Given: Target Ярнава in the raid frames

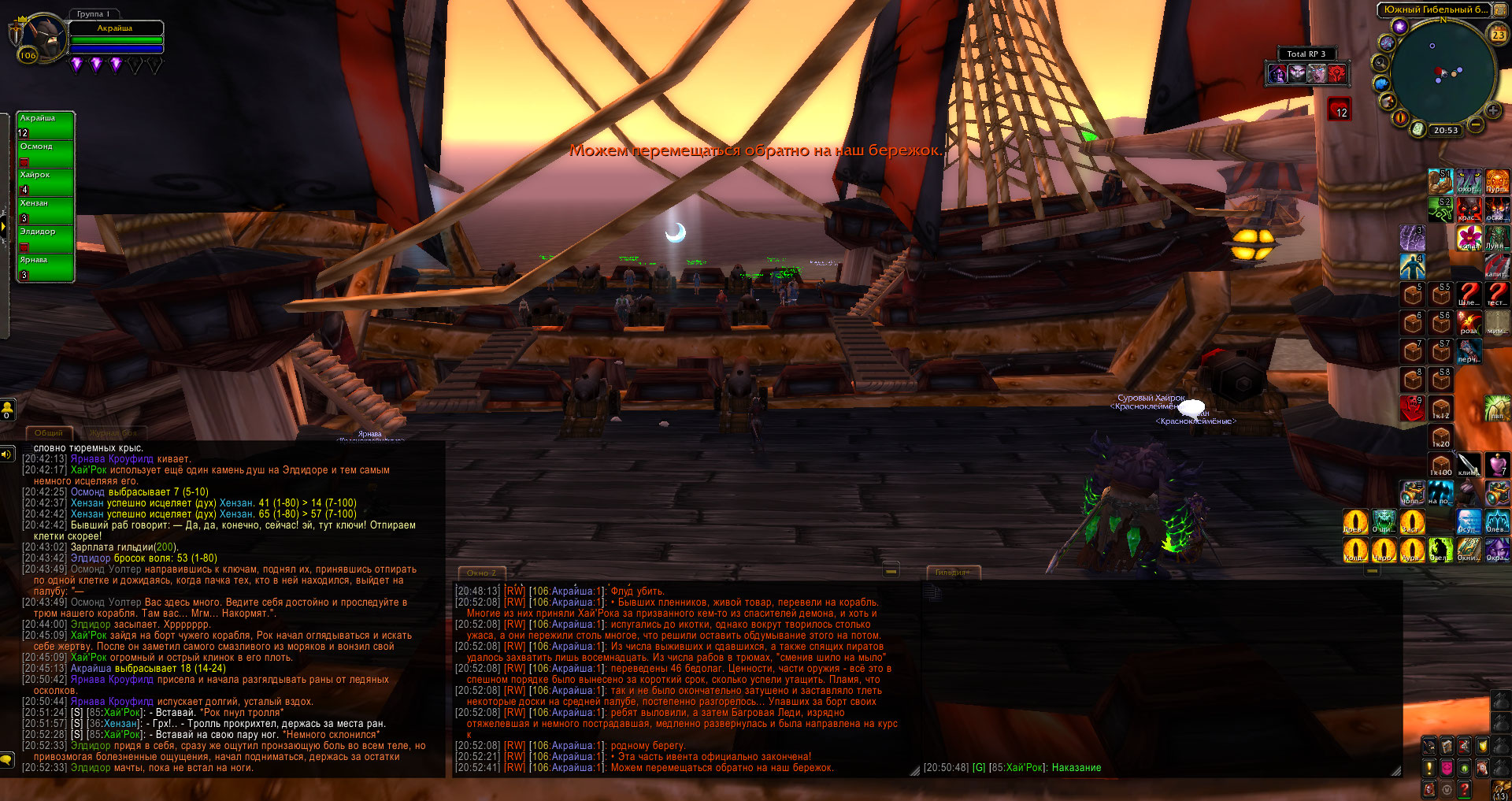Looking at the screenshot, I should coord(46,266).
